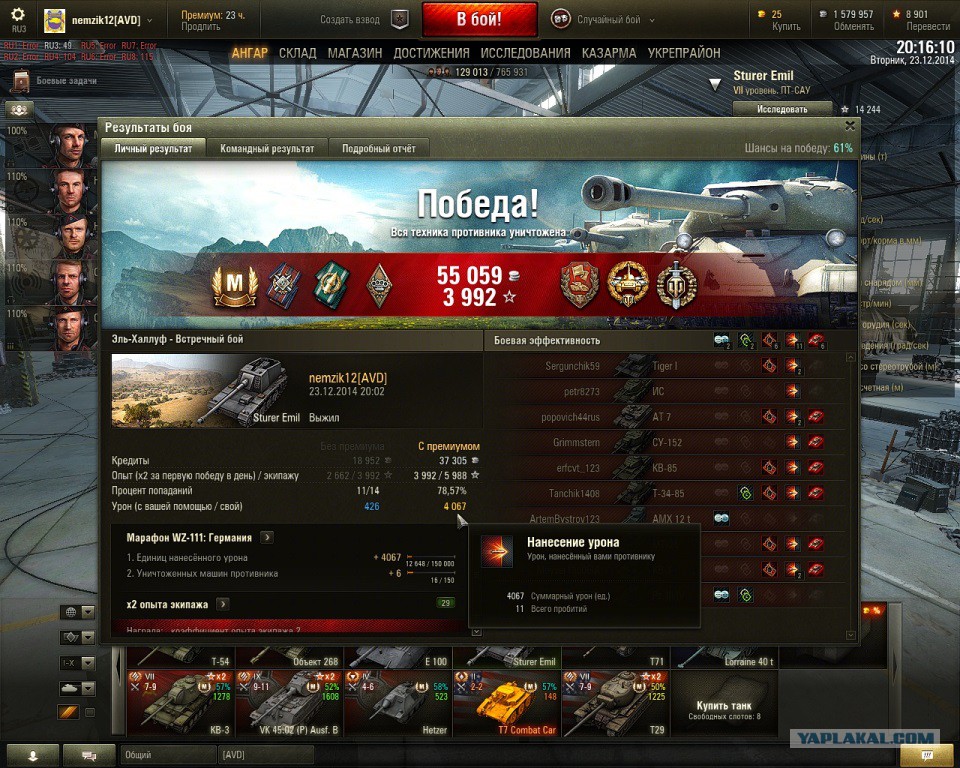The width and height of the screenshot is (960, 768).
Task: Select the Hetzer tank in the carousel
Action: pos(397,703)
